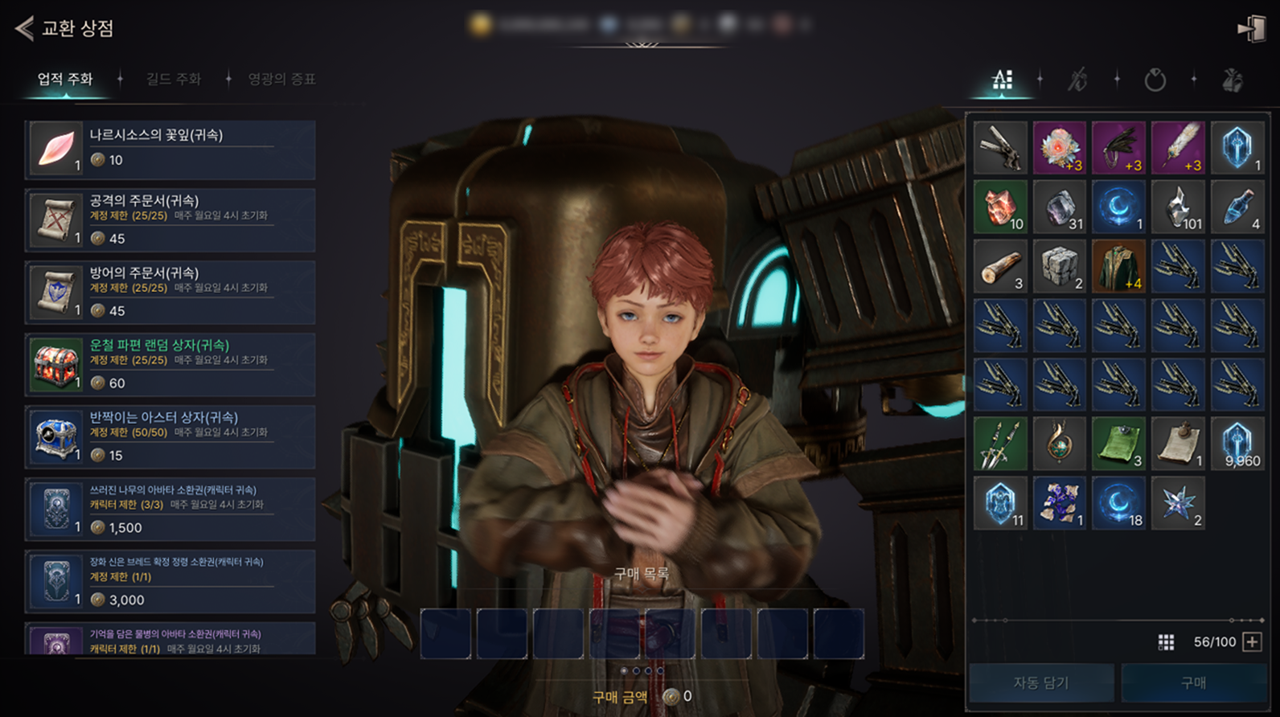Open the 영광의 증표 tab

pyautogui.click(x=282, y=79)
